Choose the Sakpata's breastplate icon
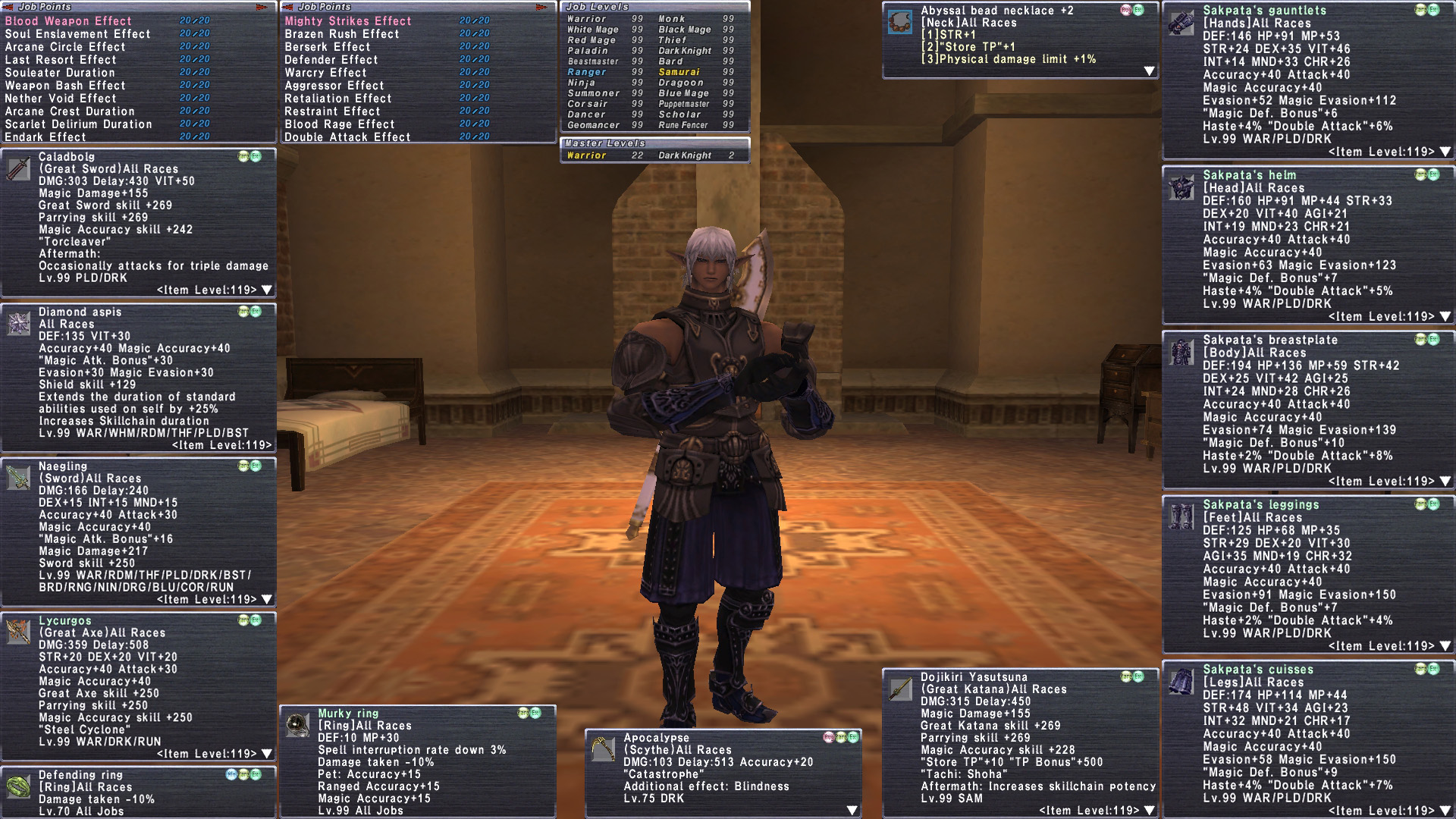 click(1181, 352)
